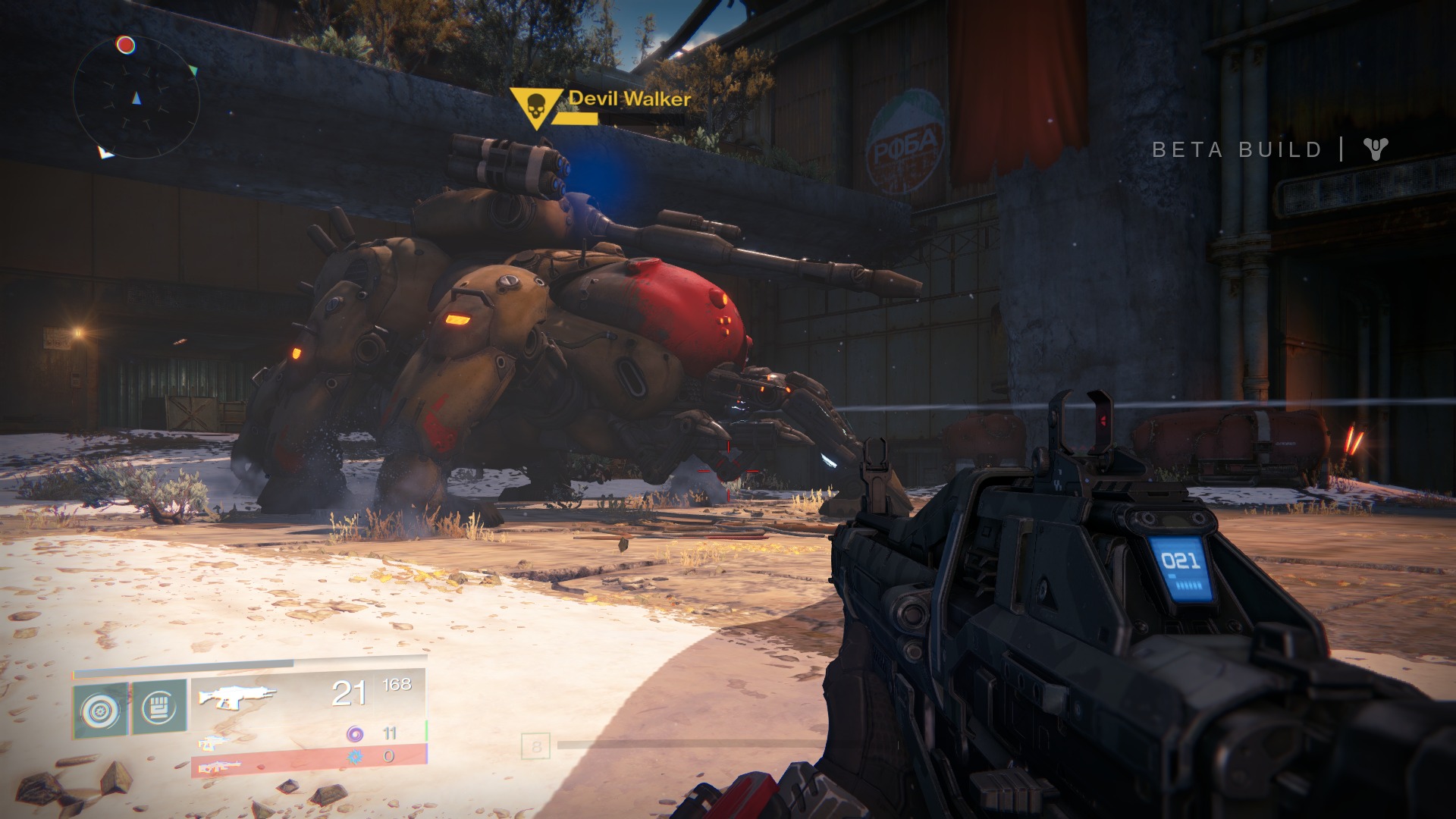Click the circular radar in the corner

point(136,97)
